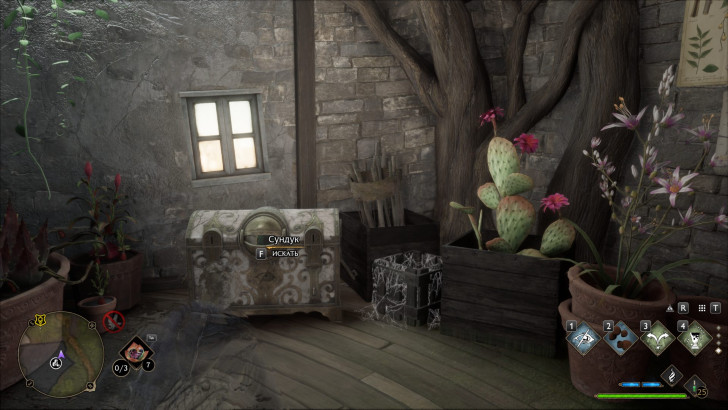This screenshot has height=410, width=728.
Task: Select the spell in slot 2 with brown pellets
Action: point(619,338)
